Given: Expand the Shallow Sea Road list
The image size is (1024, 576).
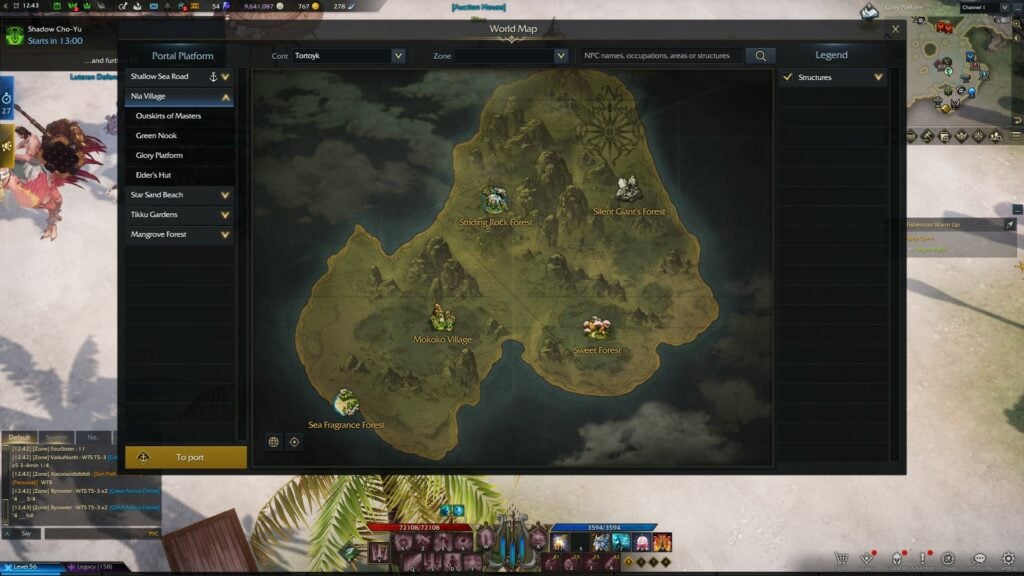Looking at the screenshot, I should click(x=225, y=76).
